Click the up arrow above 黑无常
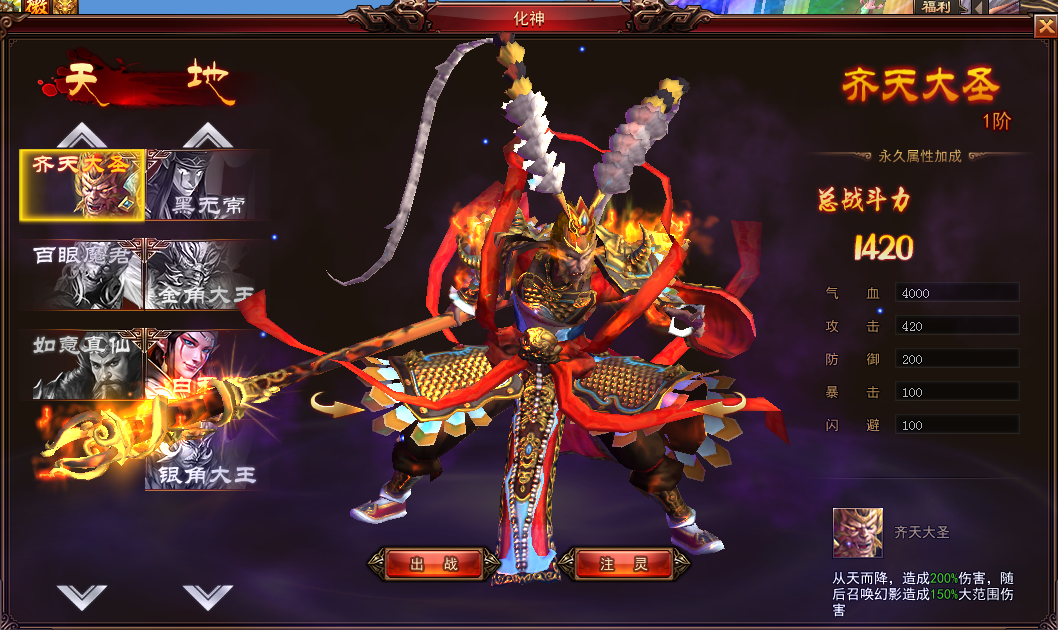 (x=208, y=135)
